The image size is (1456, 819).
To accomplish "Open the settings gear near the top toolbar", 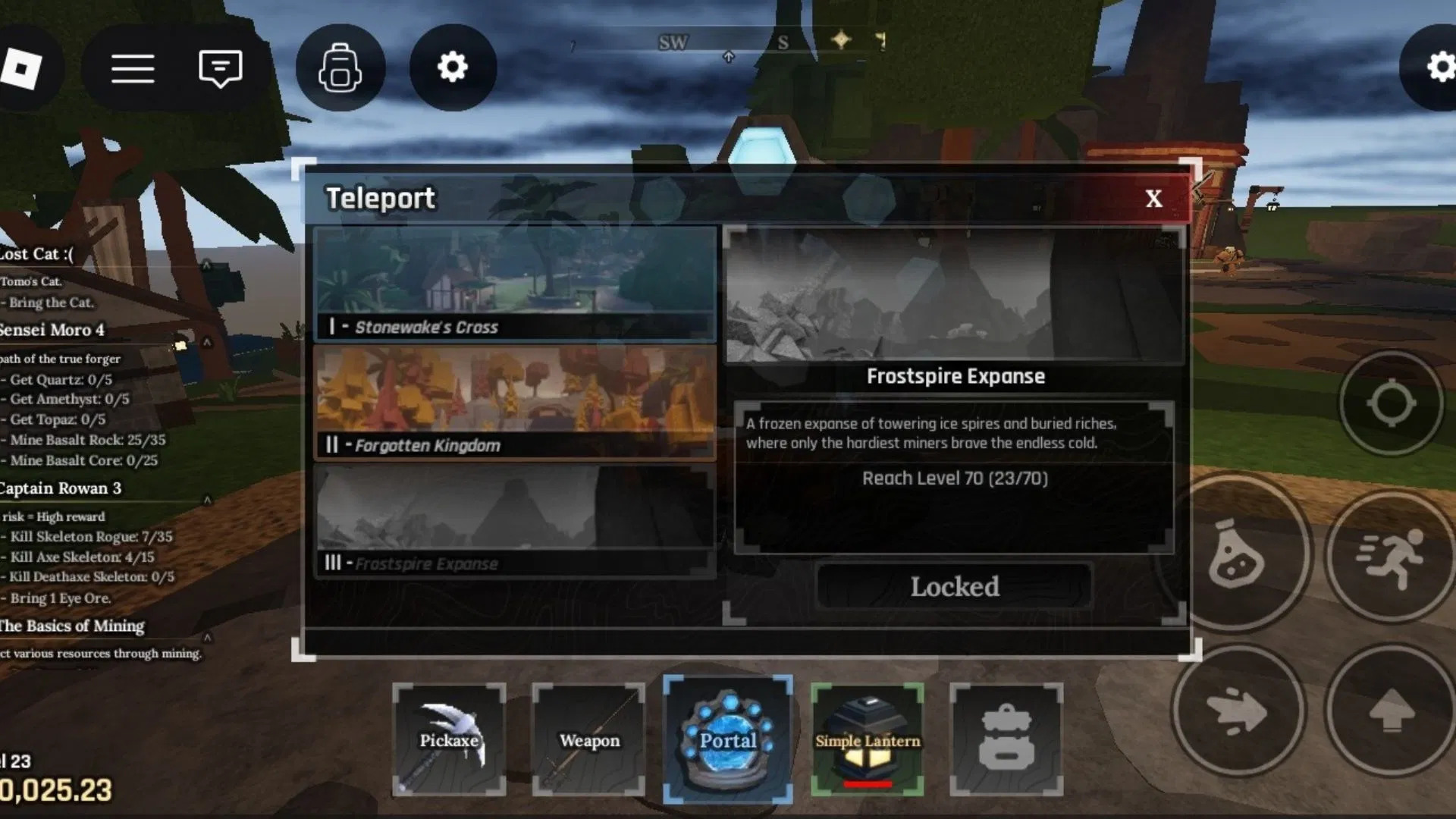I will click(453, 67).
